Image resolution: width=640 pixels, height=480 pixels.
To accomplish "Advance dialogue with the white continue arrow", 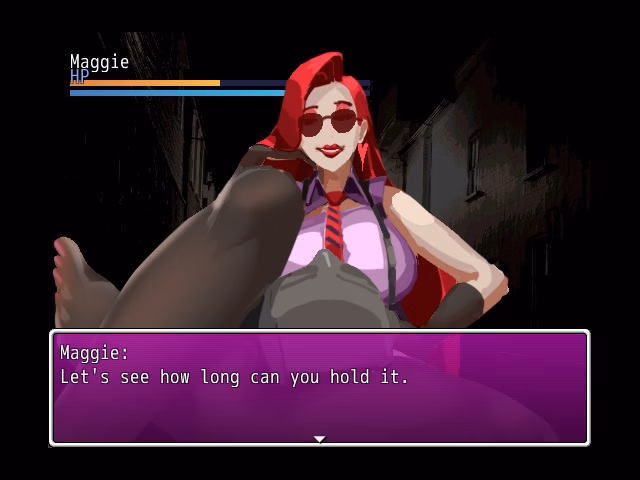I will pos(319,439).
